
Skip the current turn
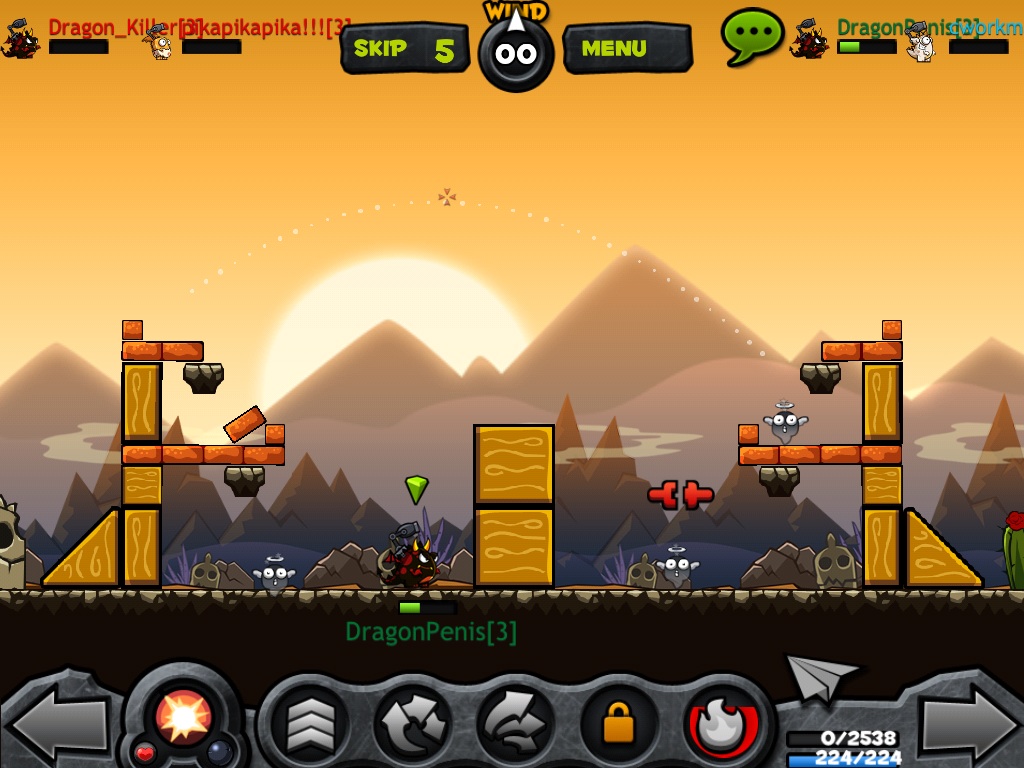tap(404, 48)
